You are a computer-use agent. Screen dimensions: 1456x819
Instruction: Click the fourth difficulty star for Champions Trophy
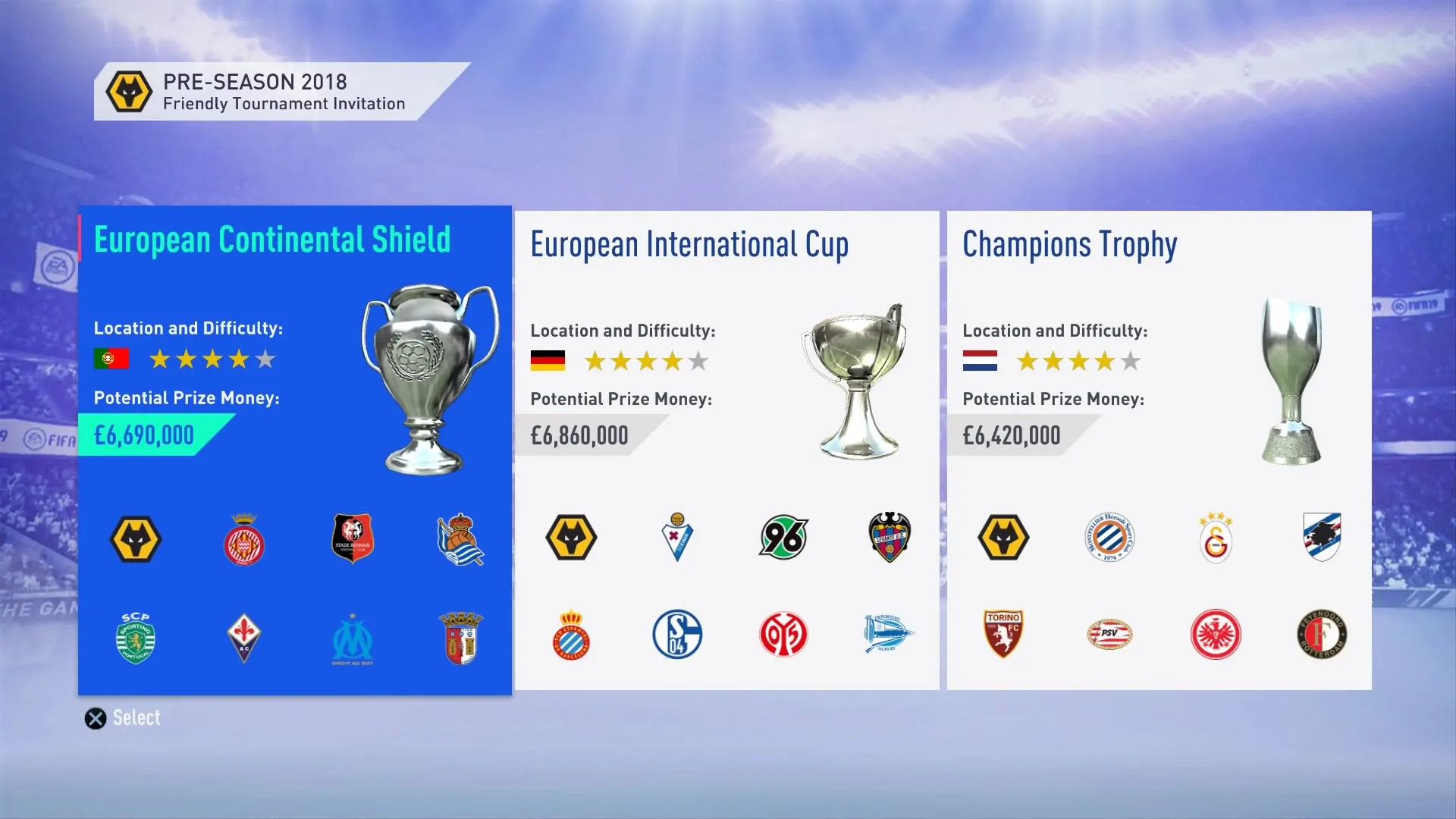[x=1104, y=362]
